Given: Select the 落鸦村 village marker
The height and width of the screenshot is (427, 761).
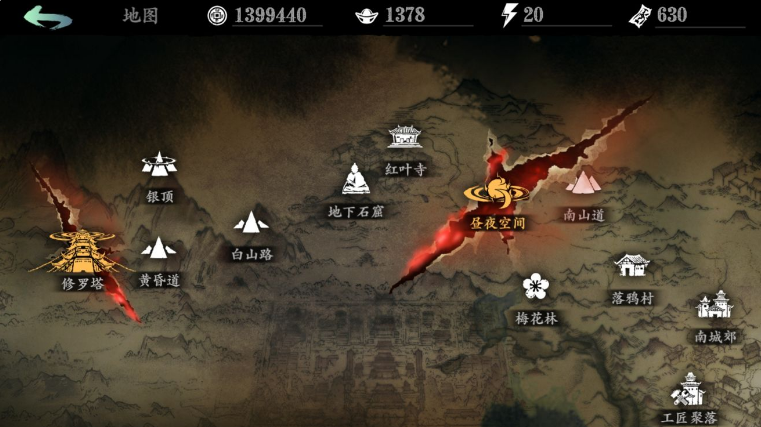Looking at the screenshot, I should click(632, 267).
